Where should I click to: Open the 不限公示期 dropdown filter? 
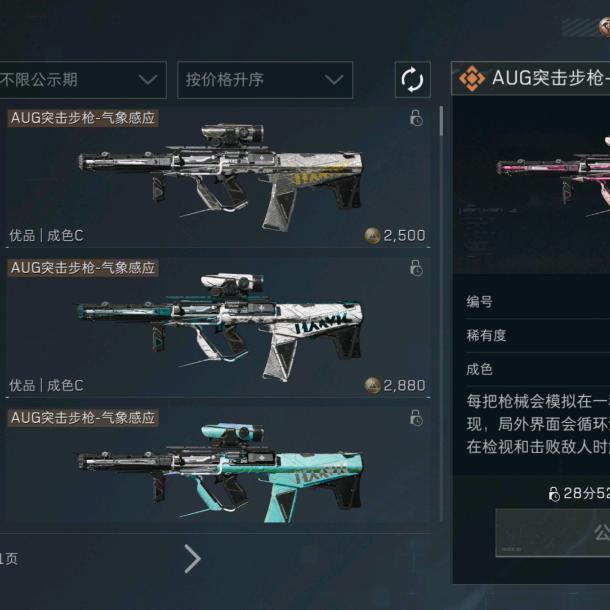click(82, 80)
